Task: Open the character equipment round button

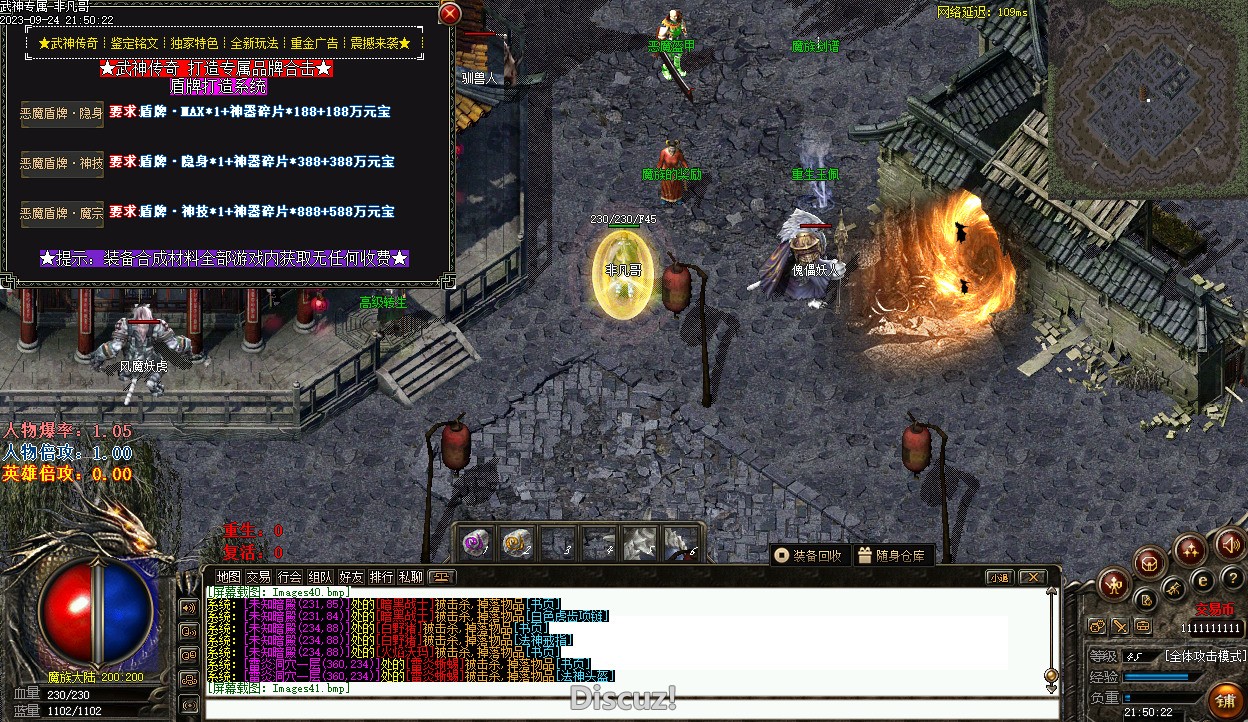Action: (1112, 585)
